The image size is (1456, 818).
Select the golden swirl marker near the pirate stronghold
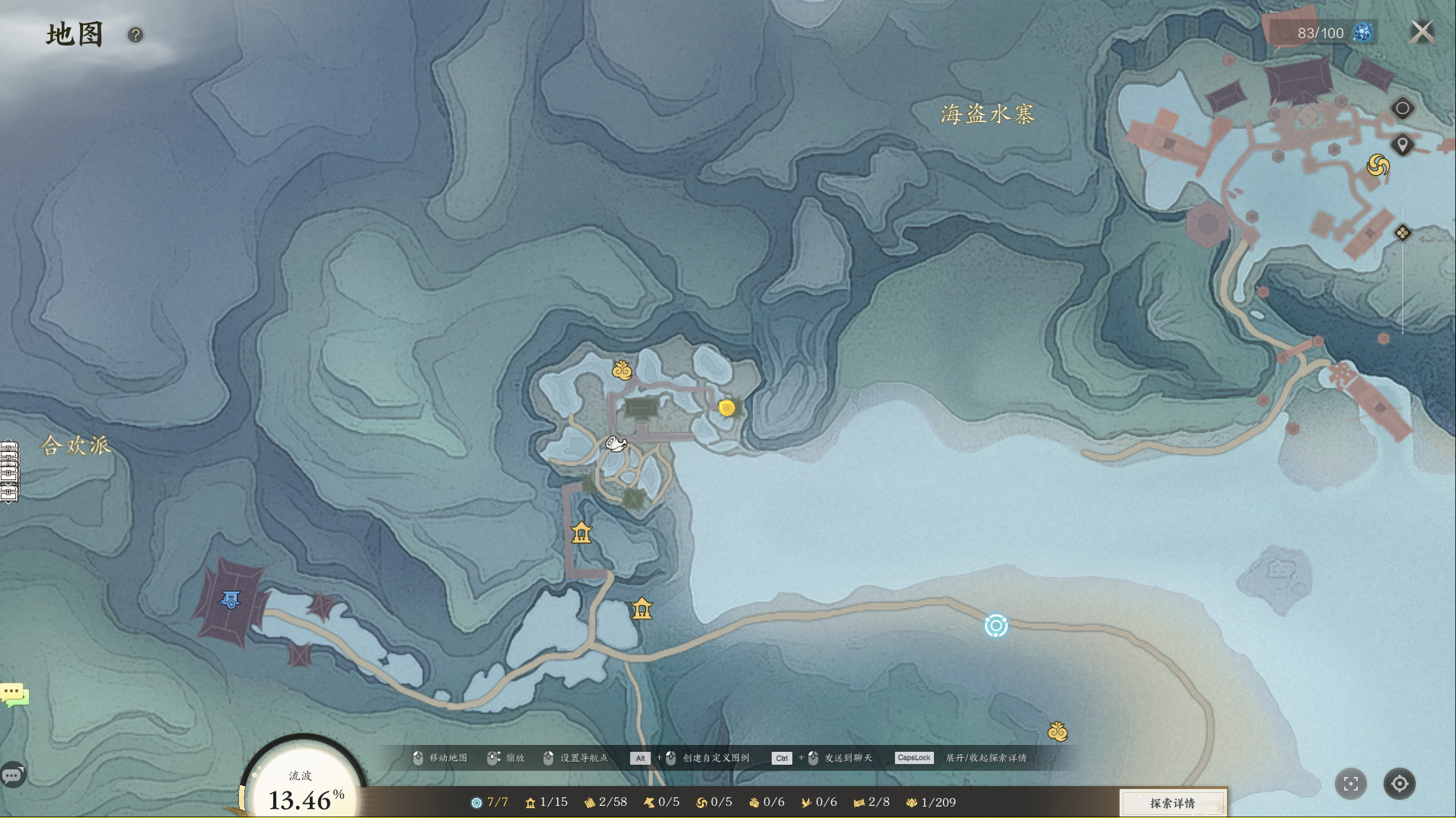pos(1378,165)
